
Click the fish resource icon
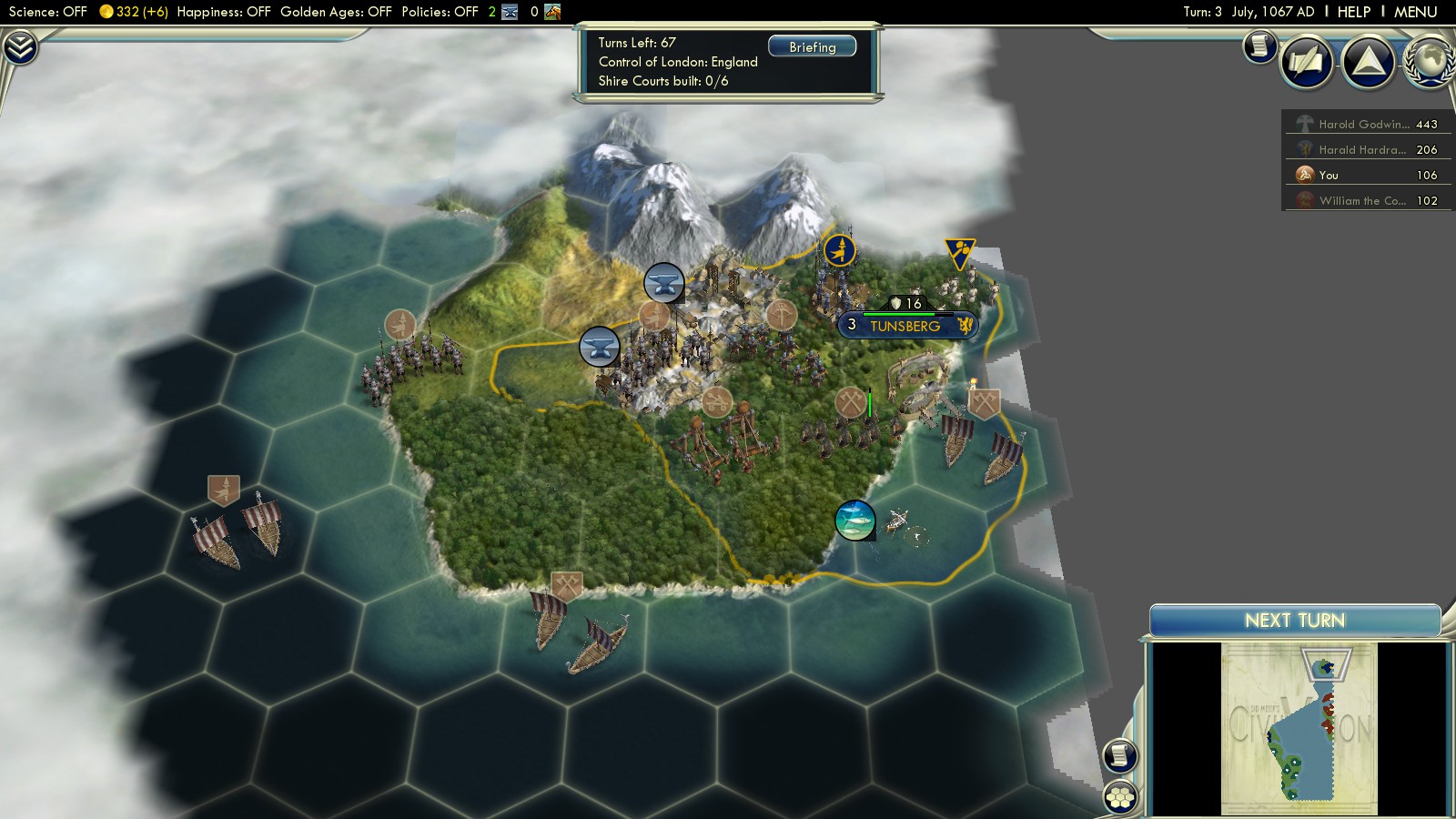[854, 521]
